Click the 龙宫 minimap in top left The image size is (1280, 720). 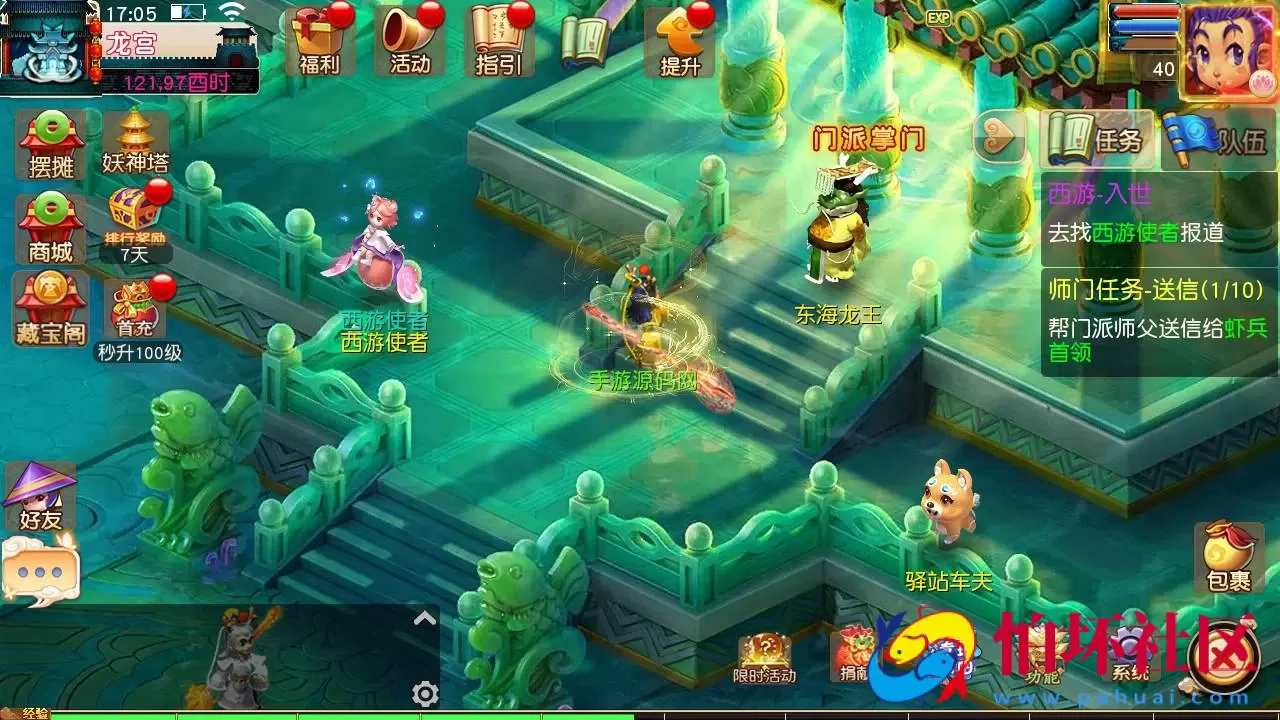pyautogui.click(x=45, y=45)
